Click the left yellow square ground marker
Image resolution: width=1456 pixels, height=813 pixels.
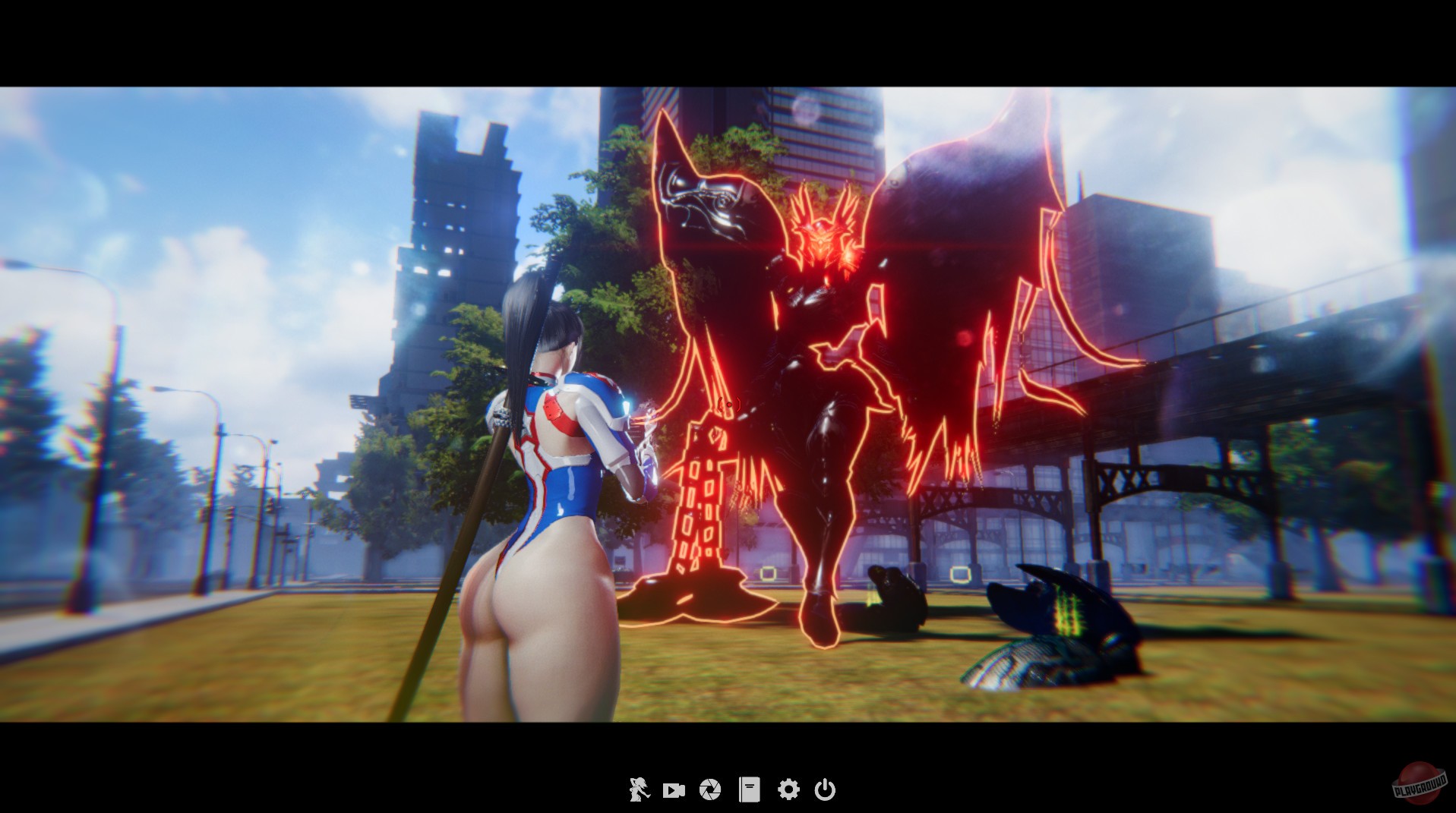click(x=769, y=575)
